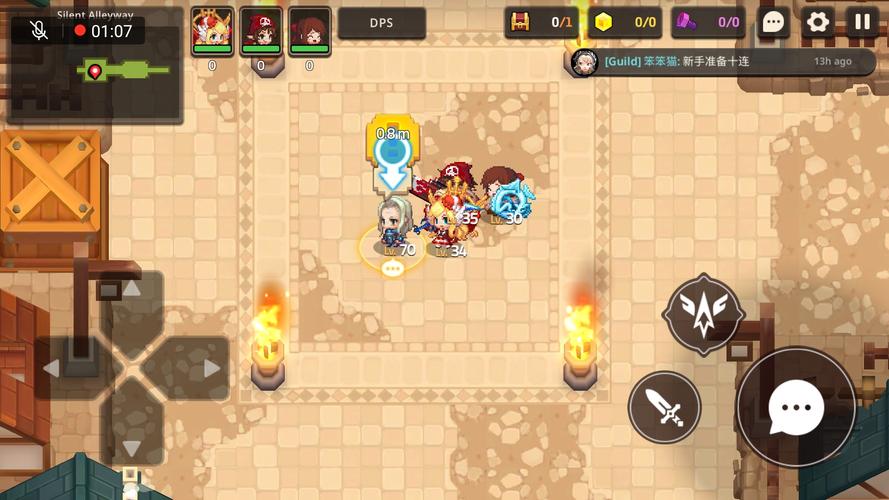
Task: Pause the game
Action: click(862, 22)
